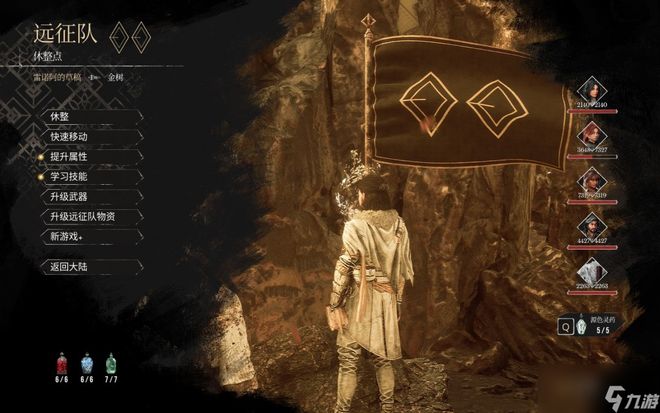Viewport: 660px width, 413px height.
Task: Click the red tint bottle icon
Action: 62,363
